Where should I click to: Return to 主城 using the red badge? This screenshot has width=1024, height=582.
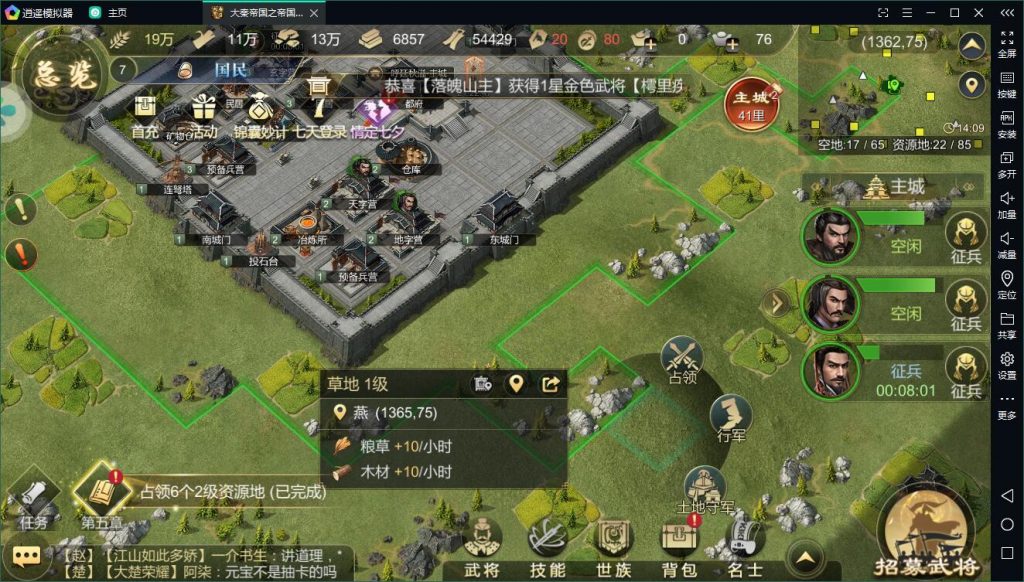pos(753,104)
